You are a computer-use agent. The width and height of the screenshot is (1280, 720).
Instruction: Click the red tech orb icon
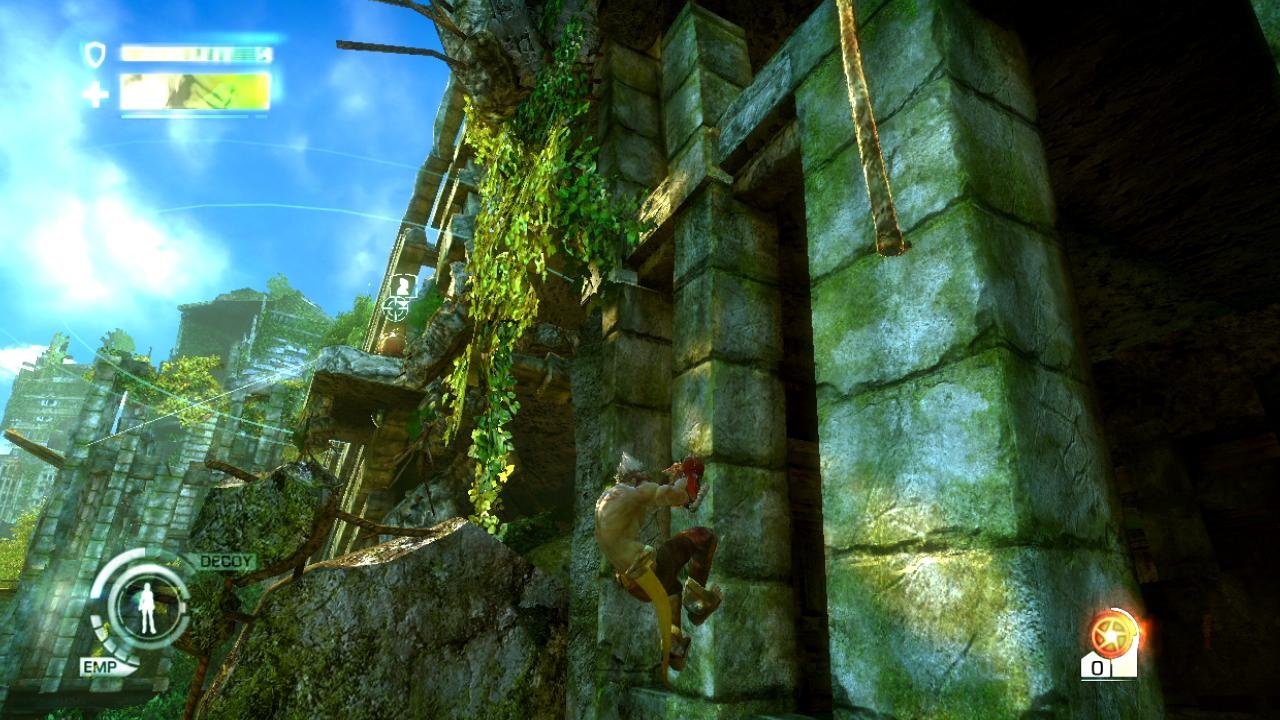(1113, 633)
